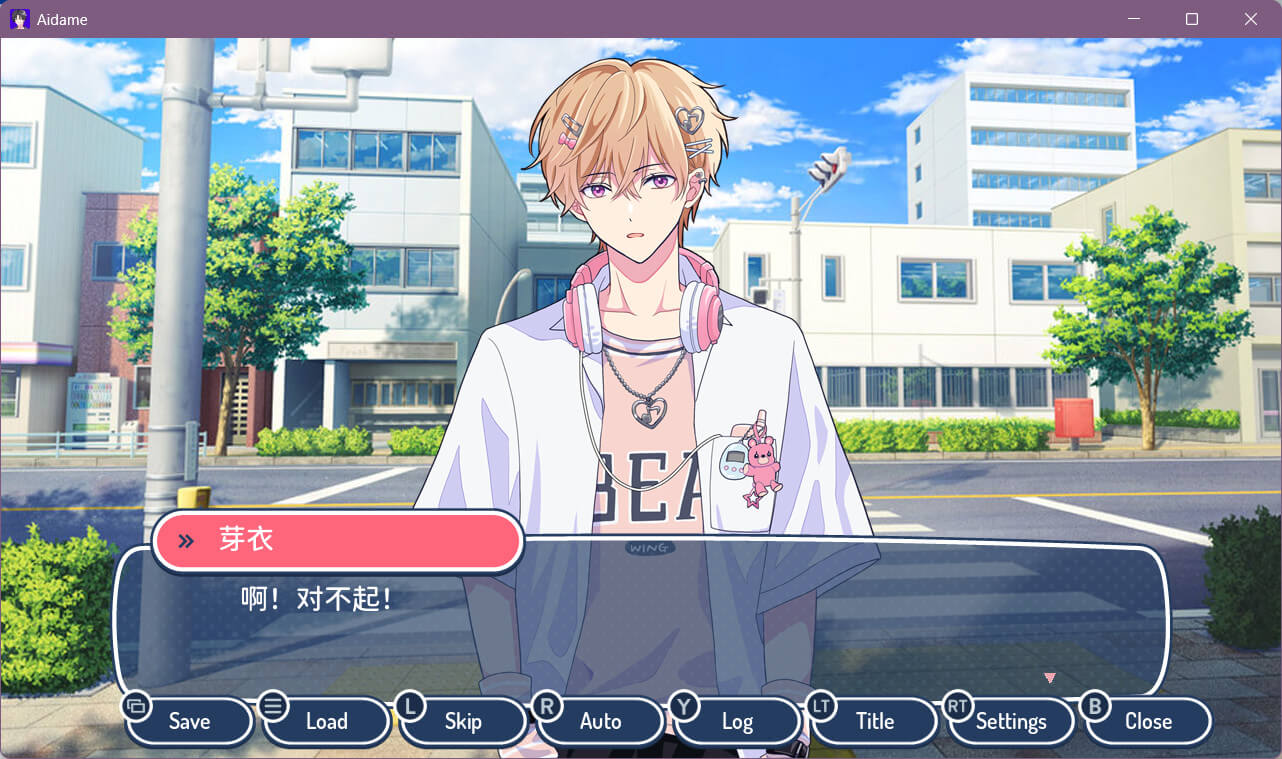Return to the Title screen
Image resolution: width=1282 pixels, height=759 pixels.
pyautogui.click(x=874, y=721)
